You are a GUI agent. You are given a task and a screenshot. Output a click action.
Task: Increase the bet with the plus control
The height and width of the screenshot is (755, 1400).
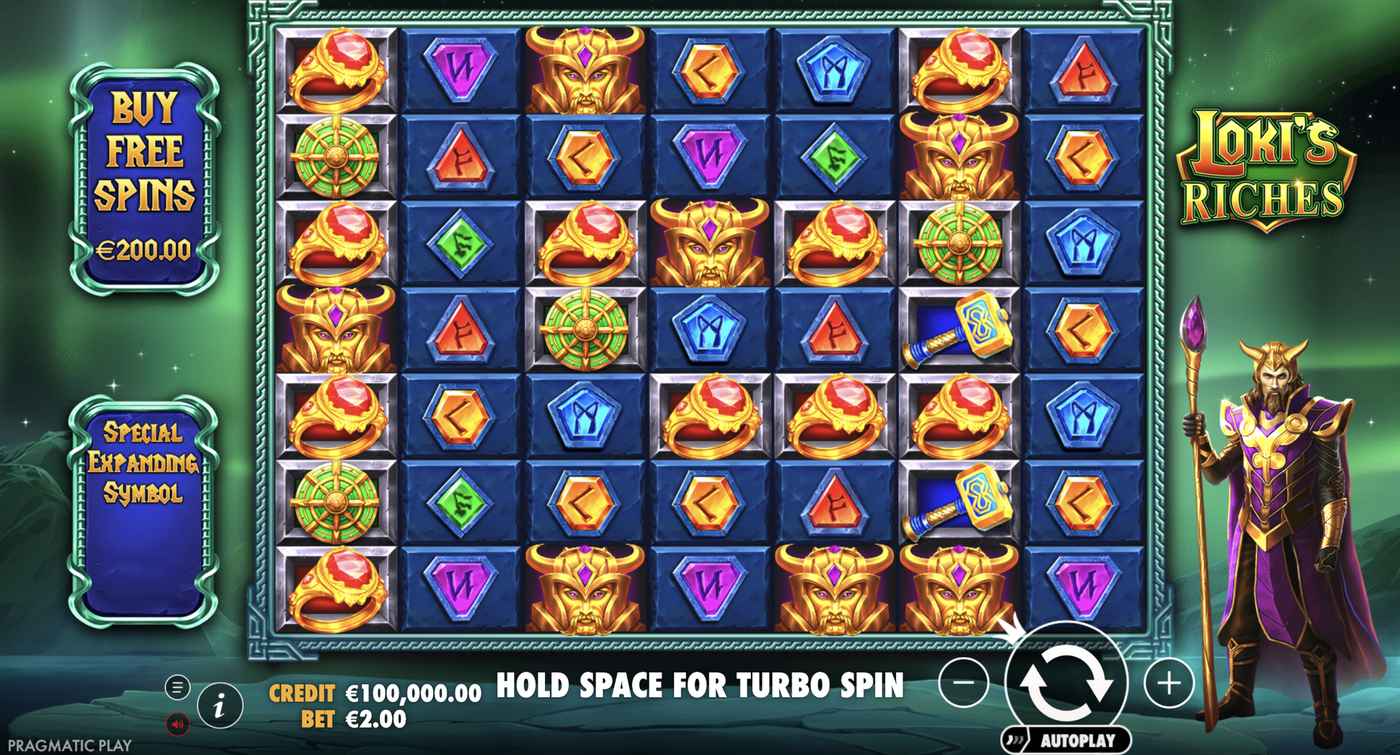click(1170, 685)
